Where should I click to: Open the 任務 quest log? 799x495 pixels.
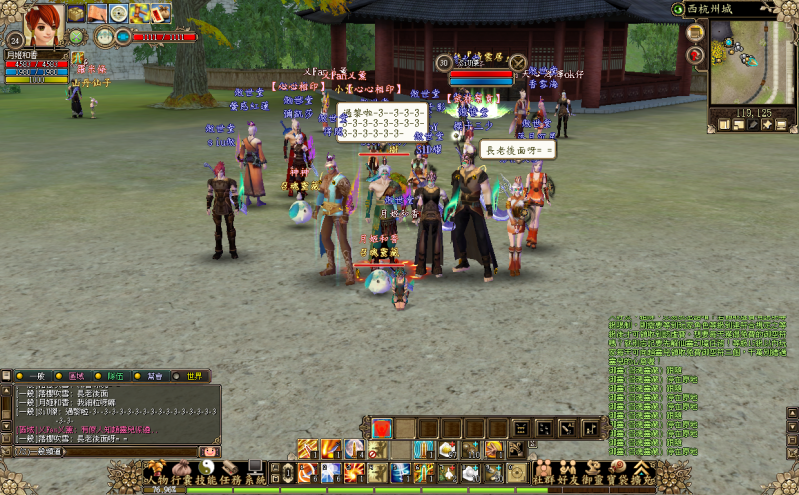tap(230, 477)
